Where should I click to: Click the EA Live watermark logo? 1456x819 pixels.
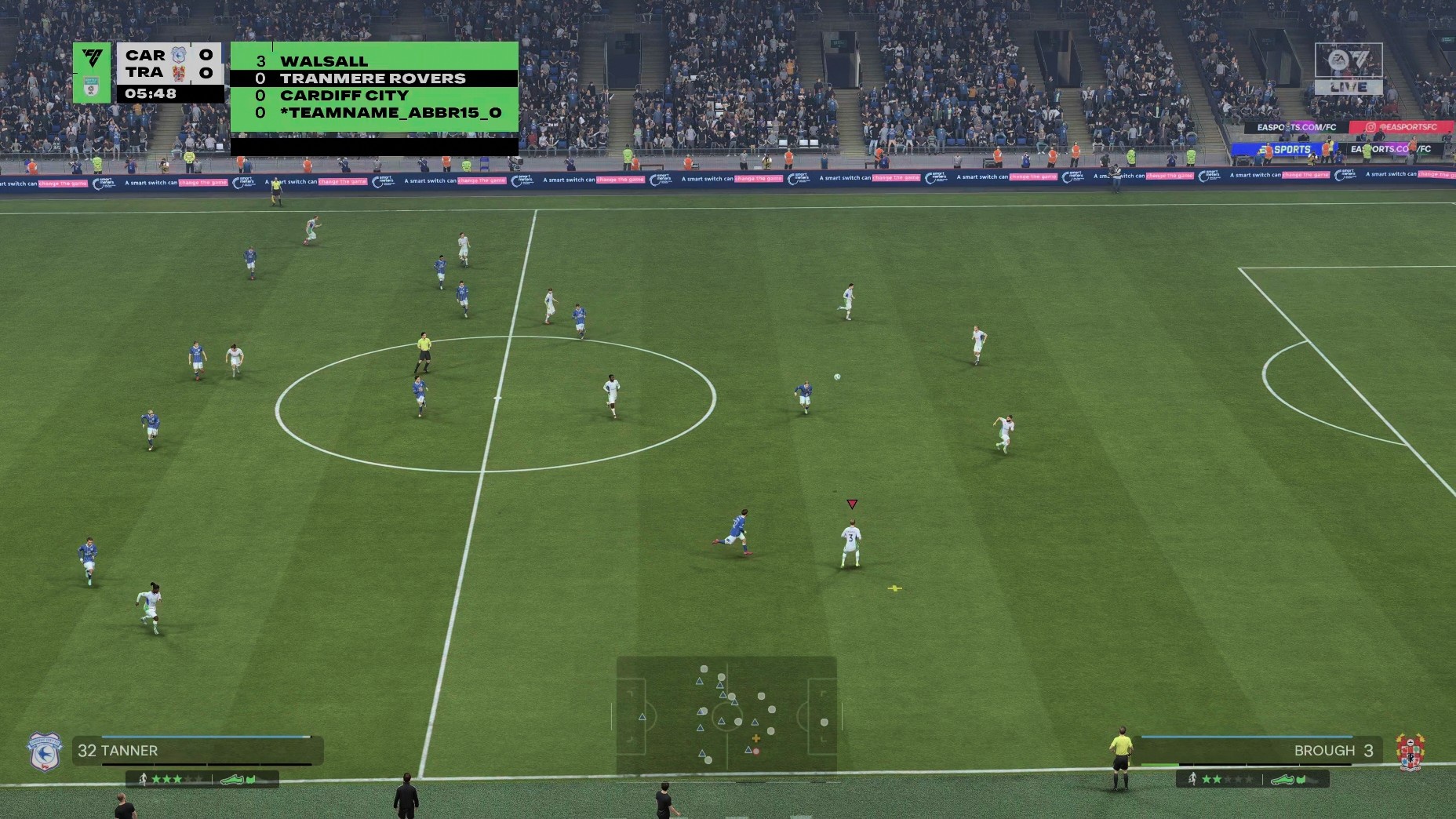pos(1349,69)
